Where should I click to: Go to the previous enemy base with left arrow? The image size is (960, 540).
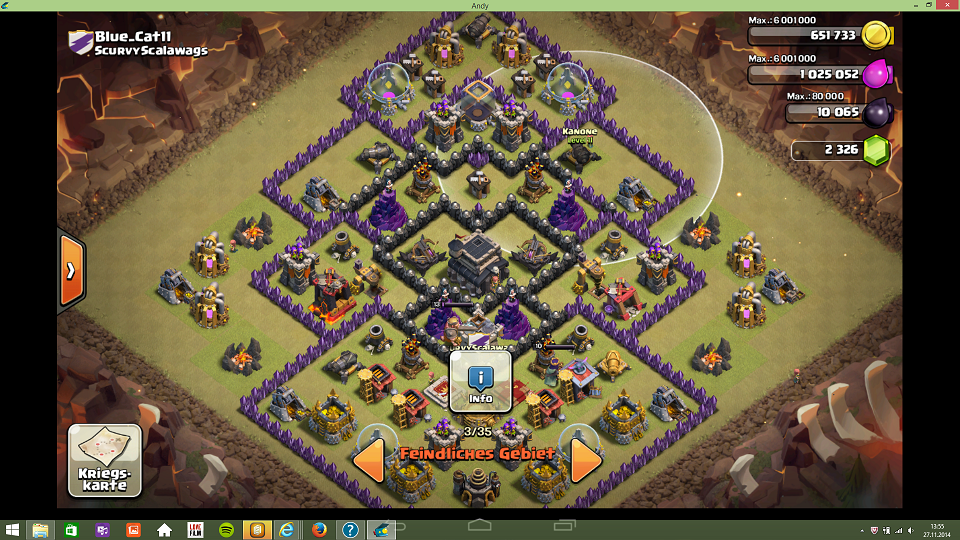369,460
